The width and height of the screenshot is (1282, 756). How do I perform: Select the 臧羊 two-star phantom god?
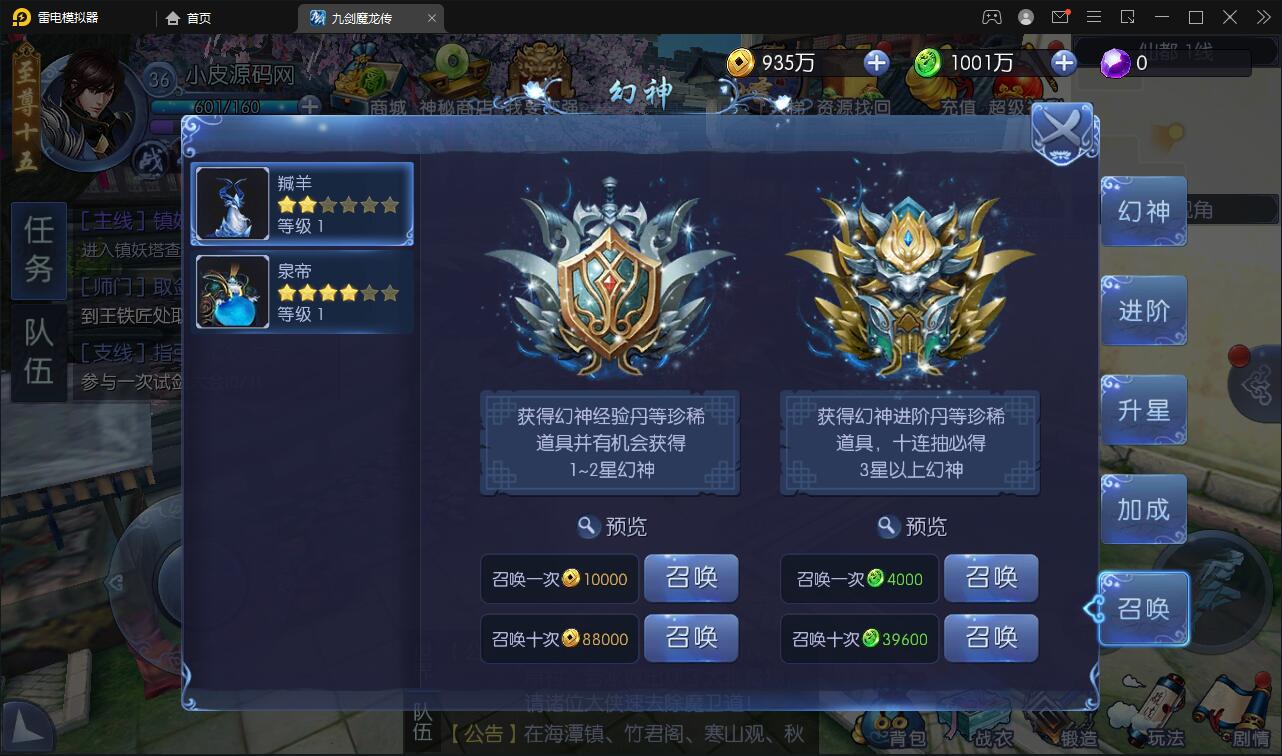pyautogui.click(x=303, y=203)
